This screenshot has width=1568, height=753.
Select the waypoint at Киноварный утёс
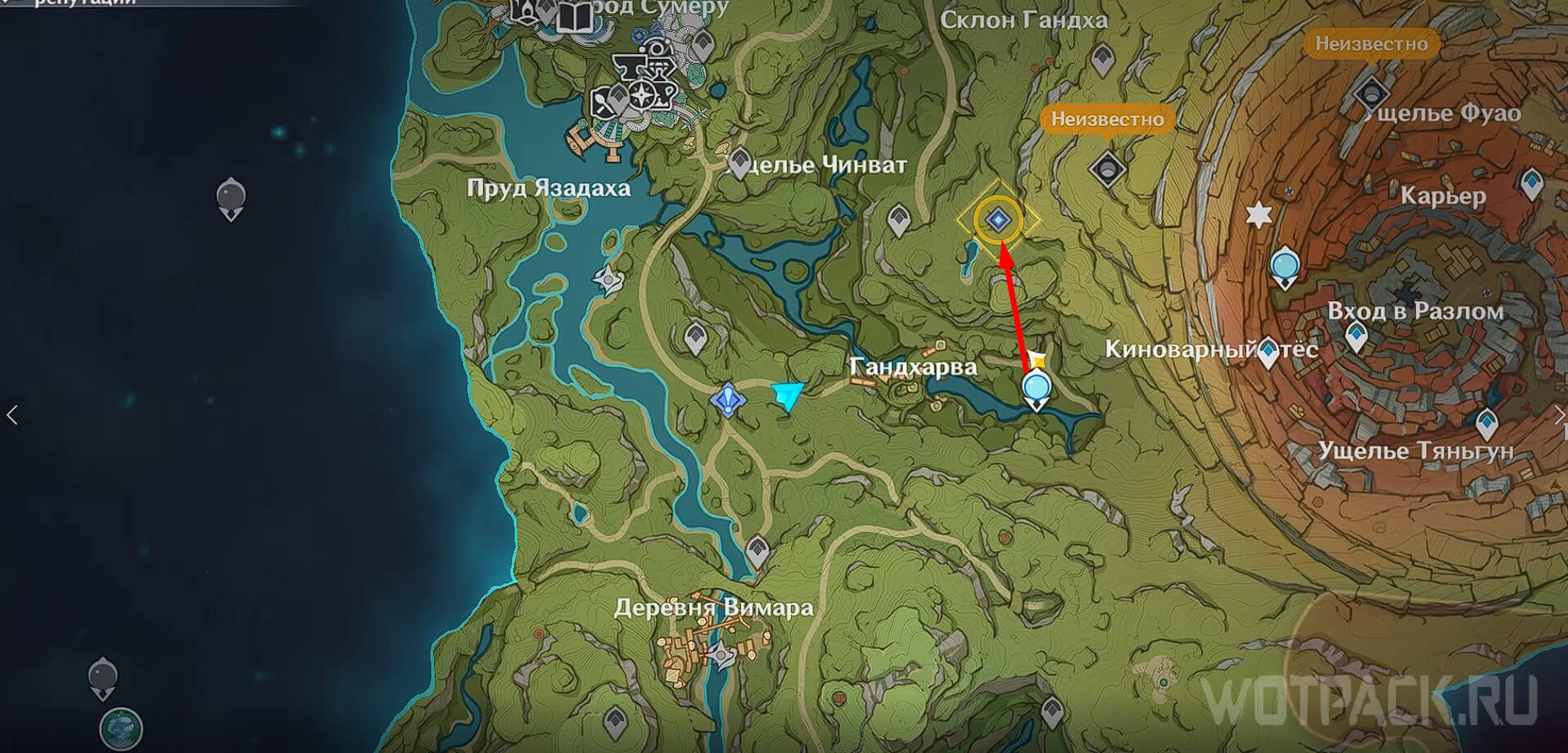click(1268, 353)
